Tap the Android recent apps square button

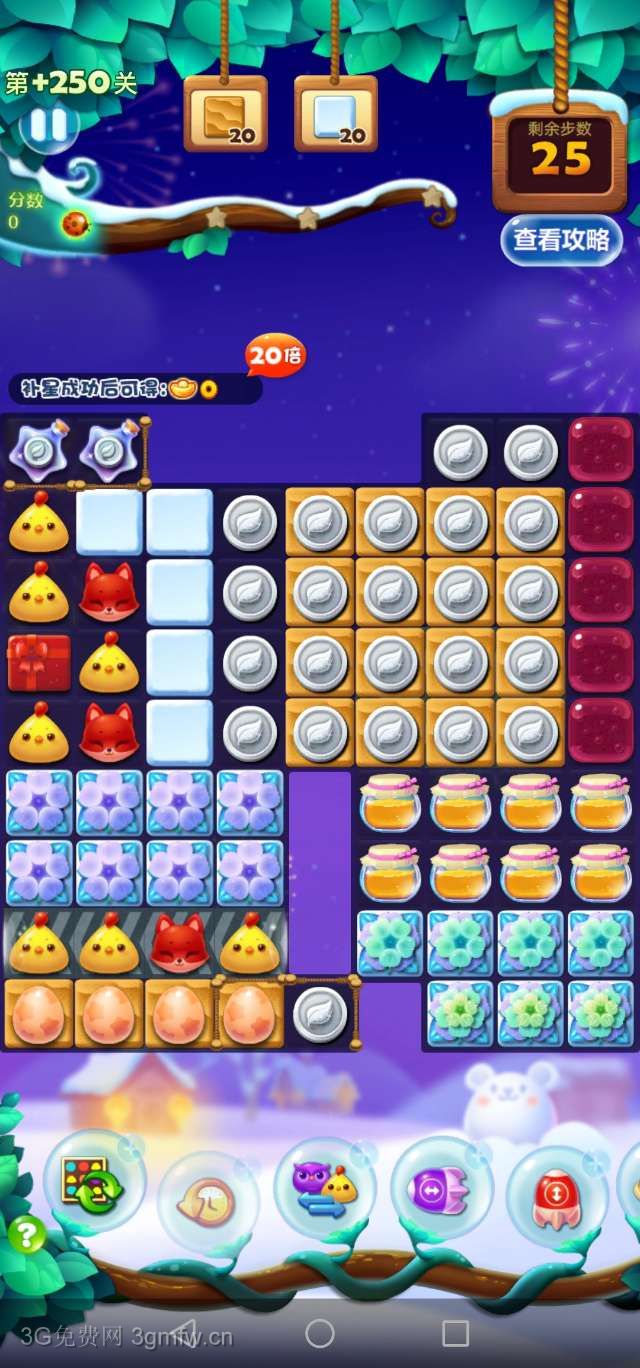pos(455,1333)
